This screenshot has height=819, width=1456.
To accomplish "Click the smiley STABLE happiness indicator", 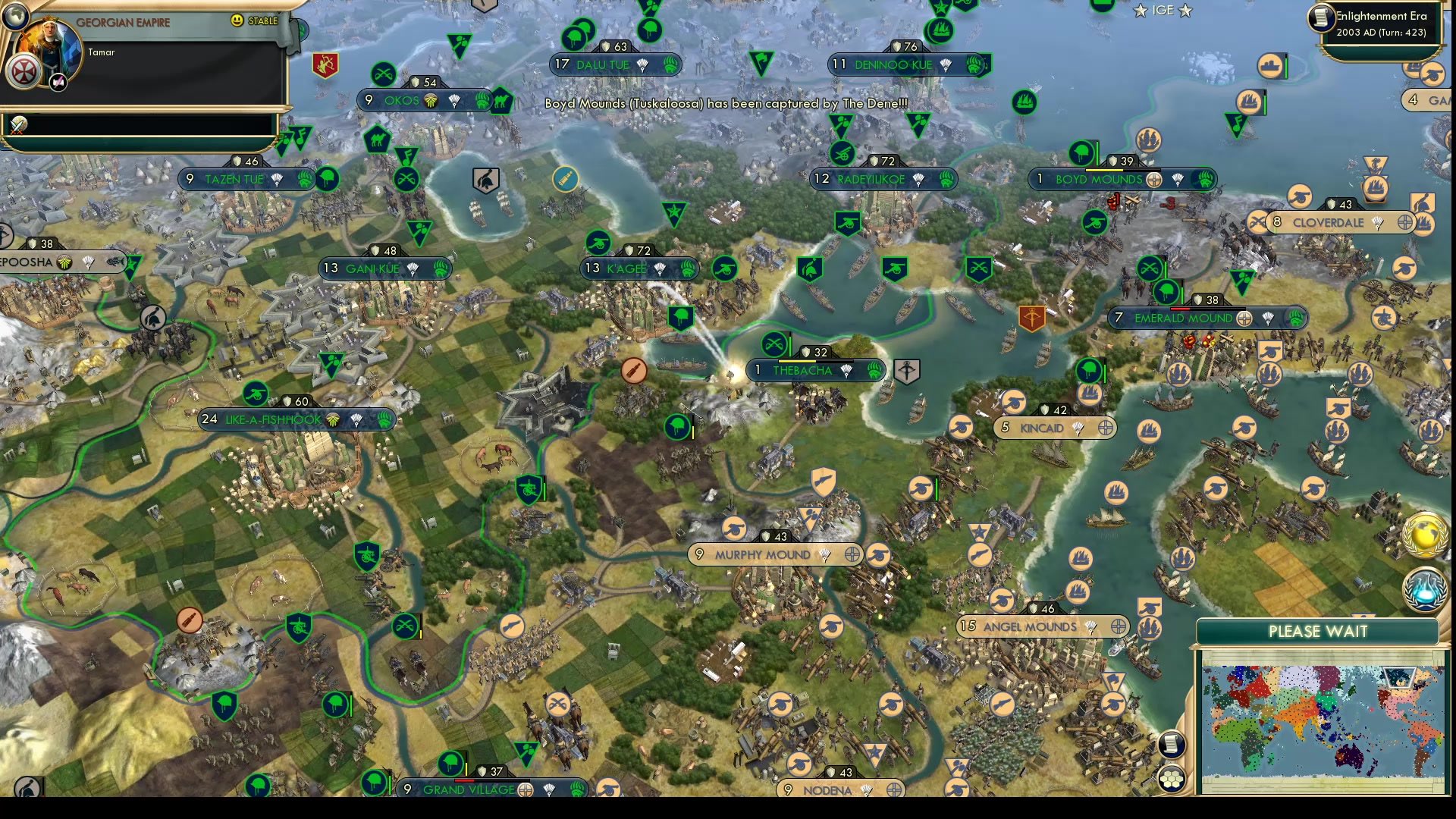I will pos(237,22).
